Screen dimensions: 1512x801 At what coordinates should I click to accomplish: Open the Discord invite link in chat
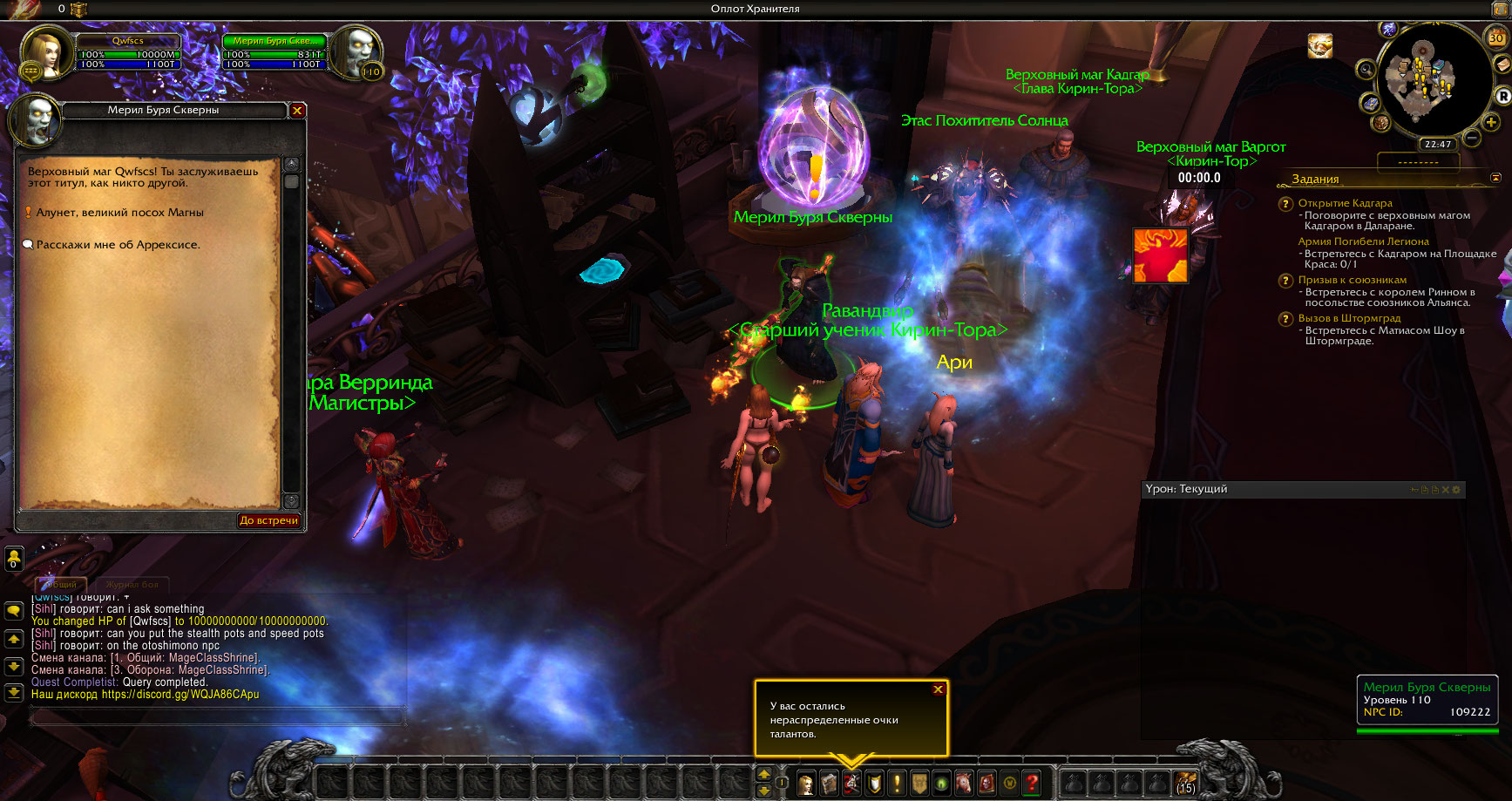[180, 695]
